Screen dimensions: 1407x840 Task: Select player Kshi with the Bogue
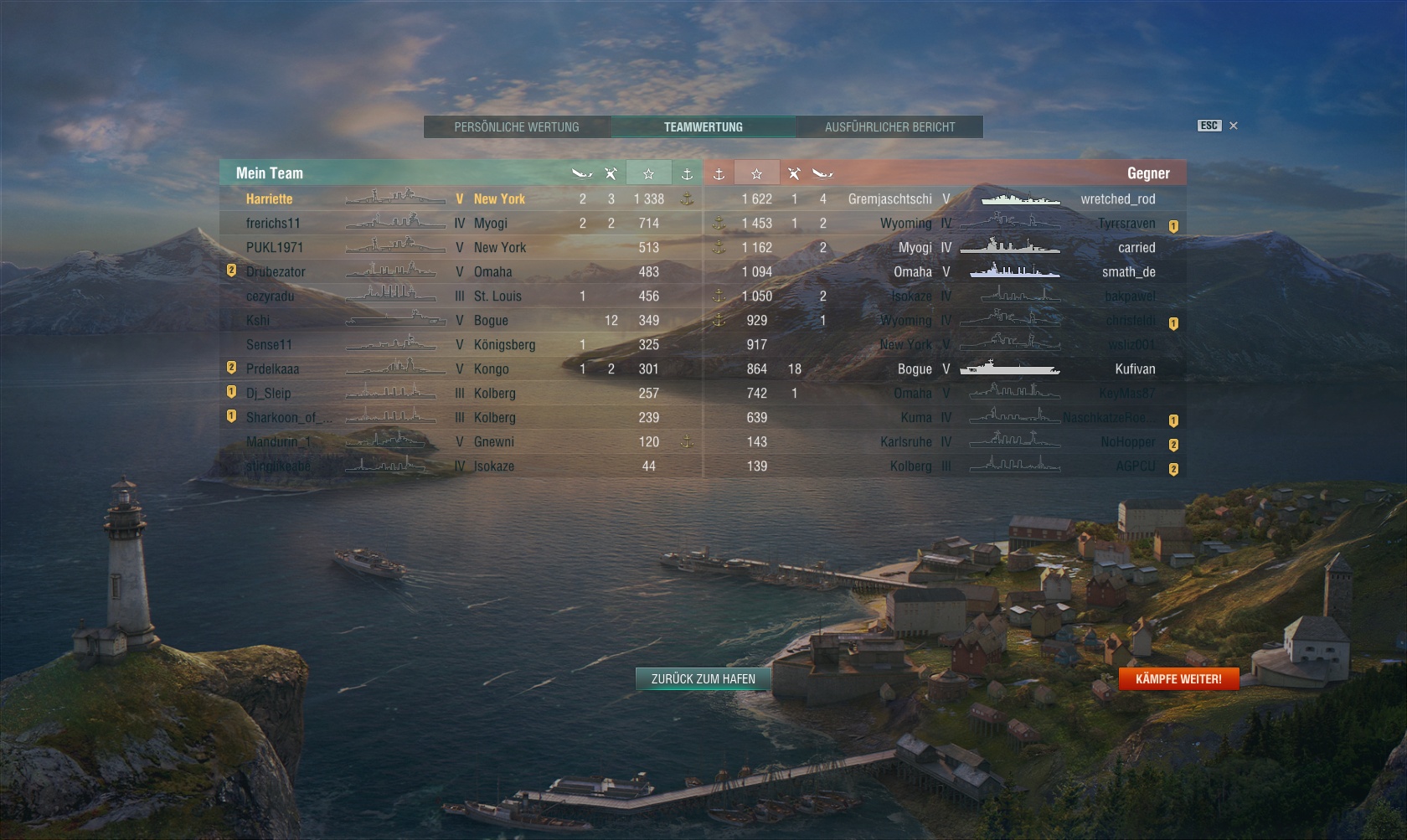coord(258,321)
